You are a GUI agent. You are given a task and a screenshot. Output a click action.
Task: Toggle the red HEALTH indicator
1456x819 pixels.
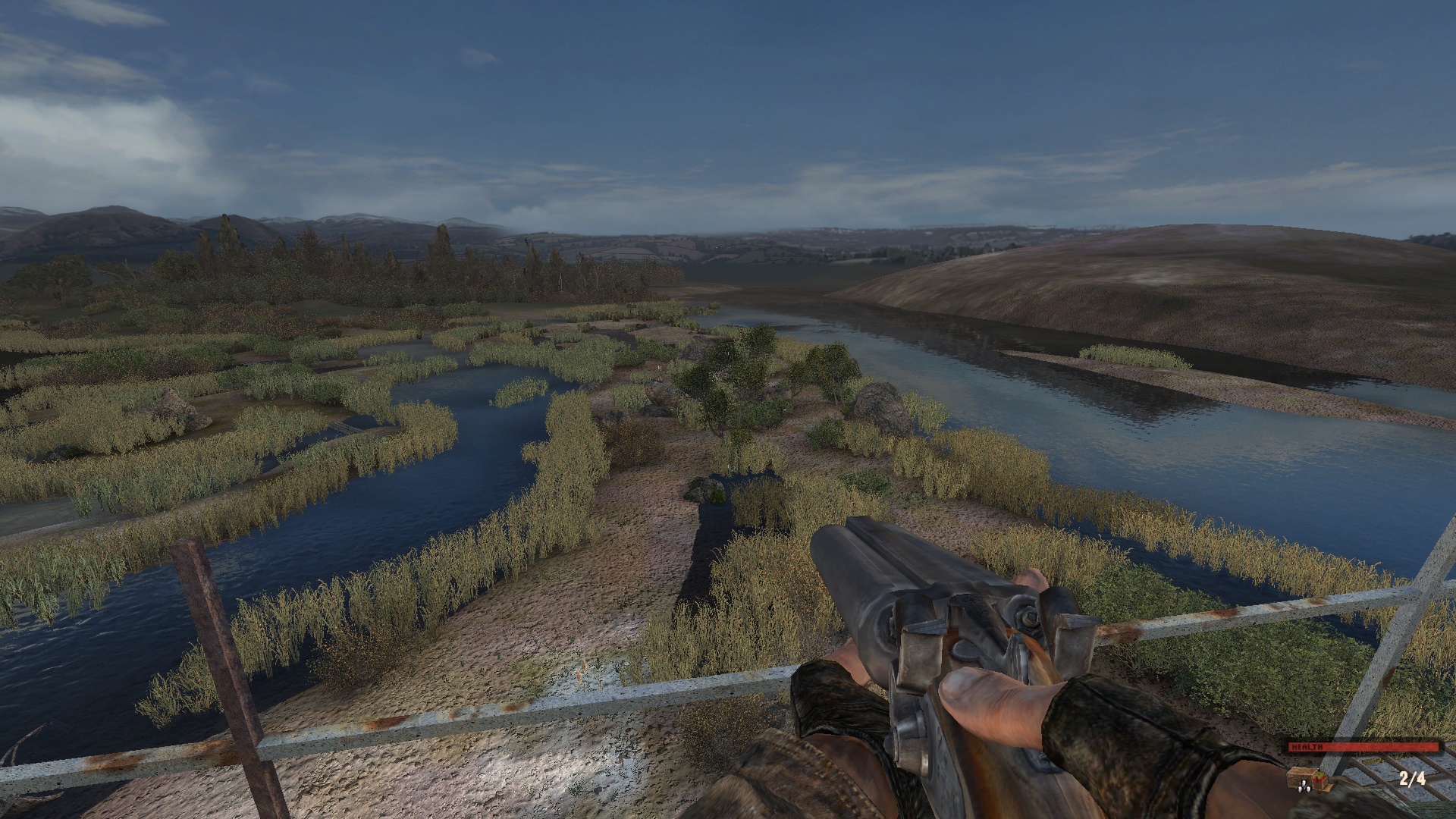[1365, 748]
